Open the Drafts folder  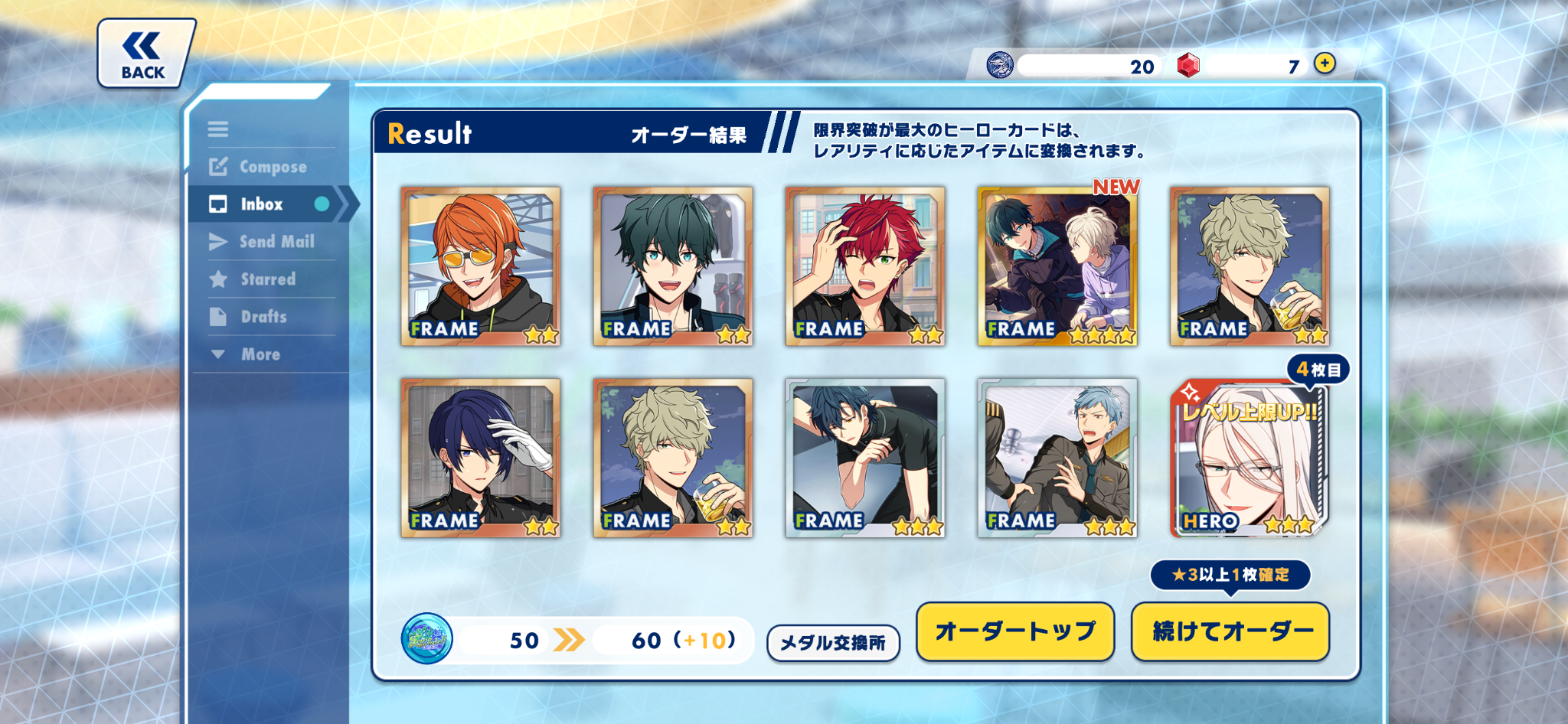(x=263, y=317)
